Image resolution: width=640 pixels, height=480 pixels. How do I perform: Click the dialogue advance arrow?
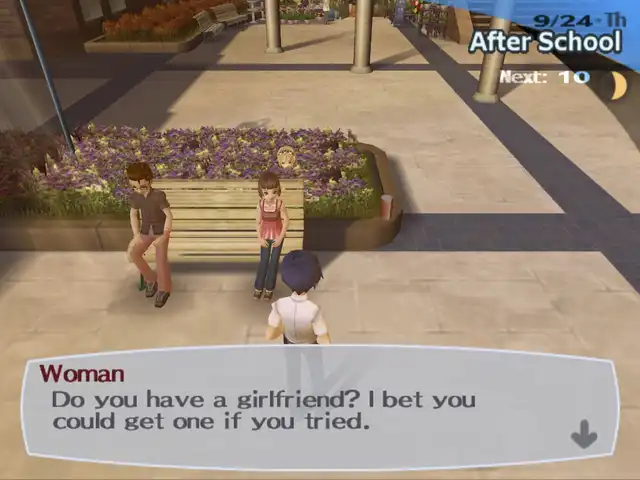click(x=583, y=434)
